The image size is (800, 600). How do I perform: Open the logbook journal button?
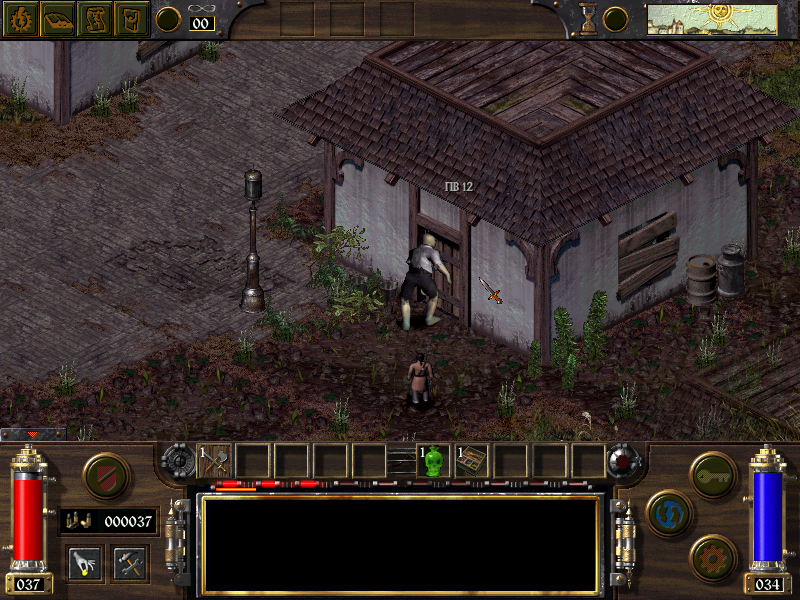(56, 18)
